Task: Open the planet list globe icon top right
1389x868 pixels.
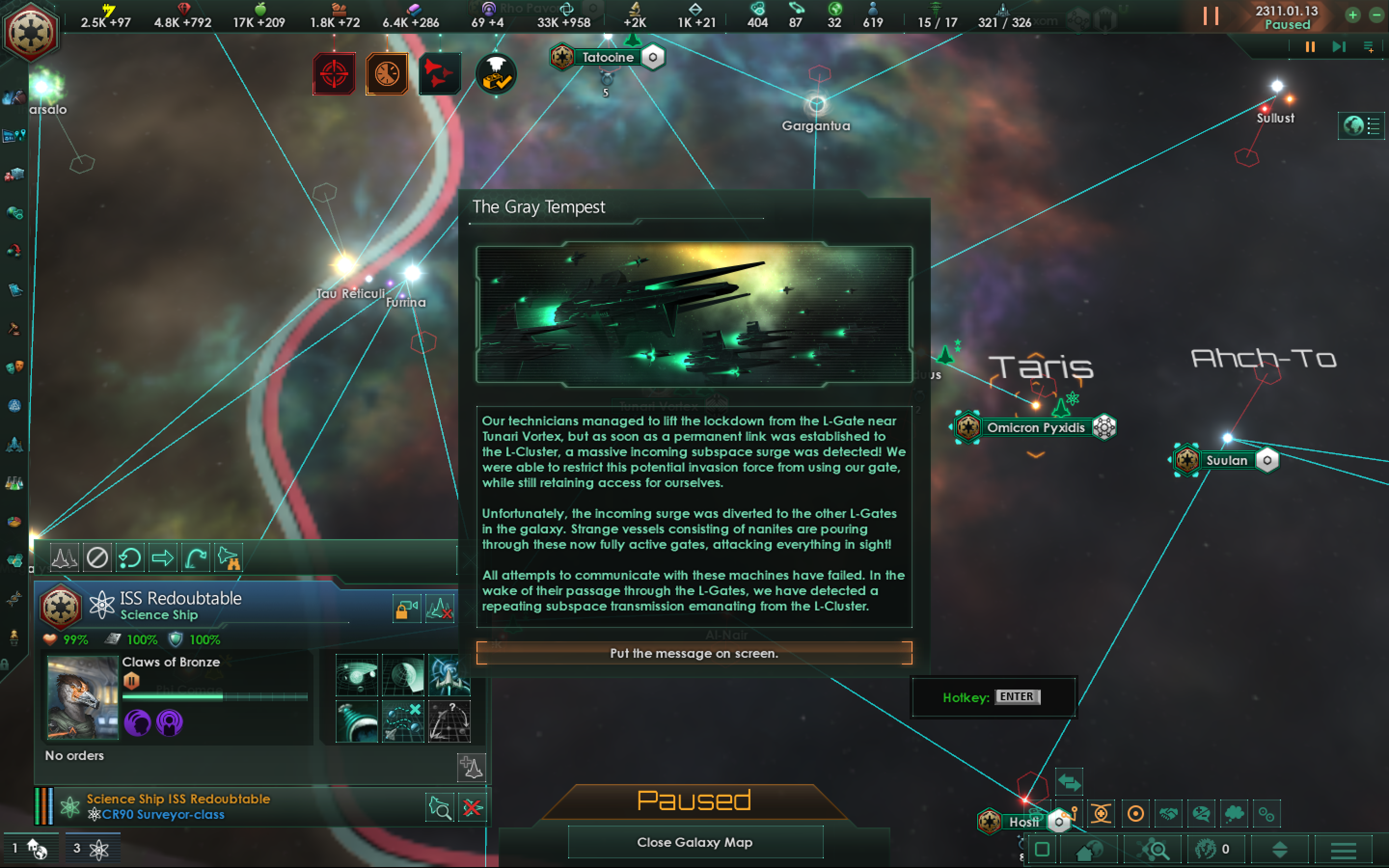Action: point(1353,125)
